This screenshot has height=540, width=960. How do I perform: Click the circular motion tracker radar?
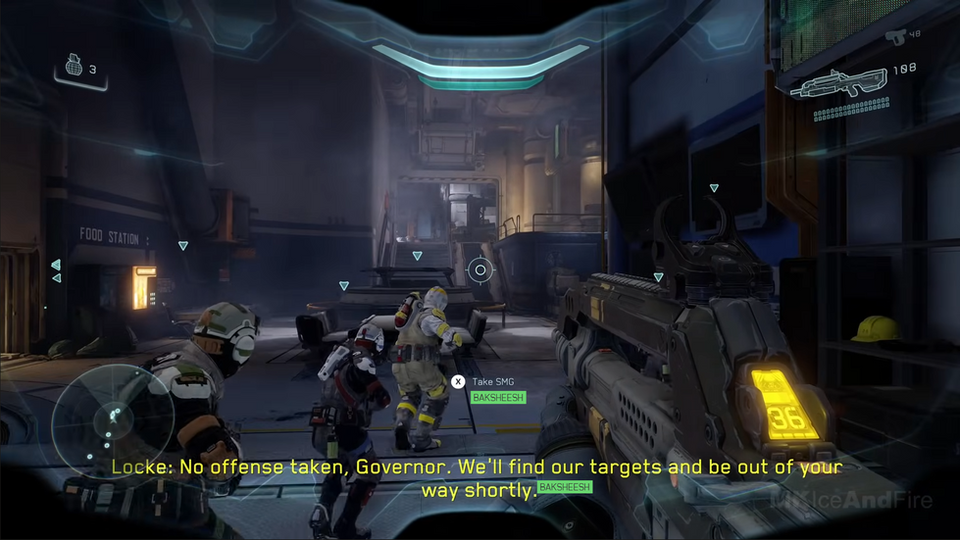click(x=113, y=411)
